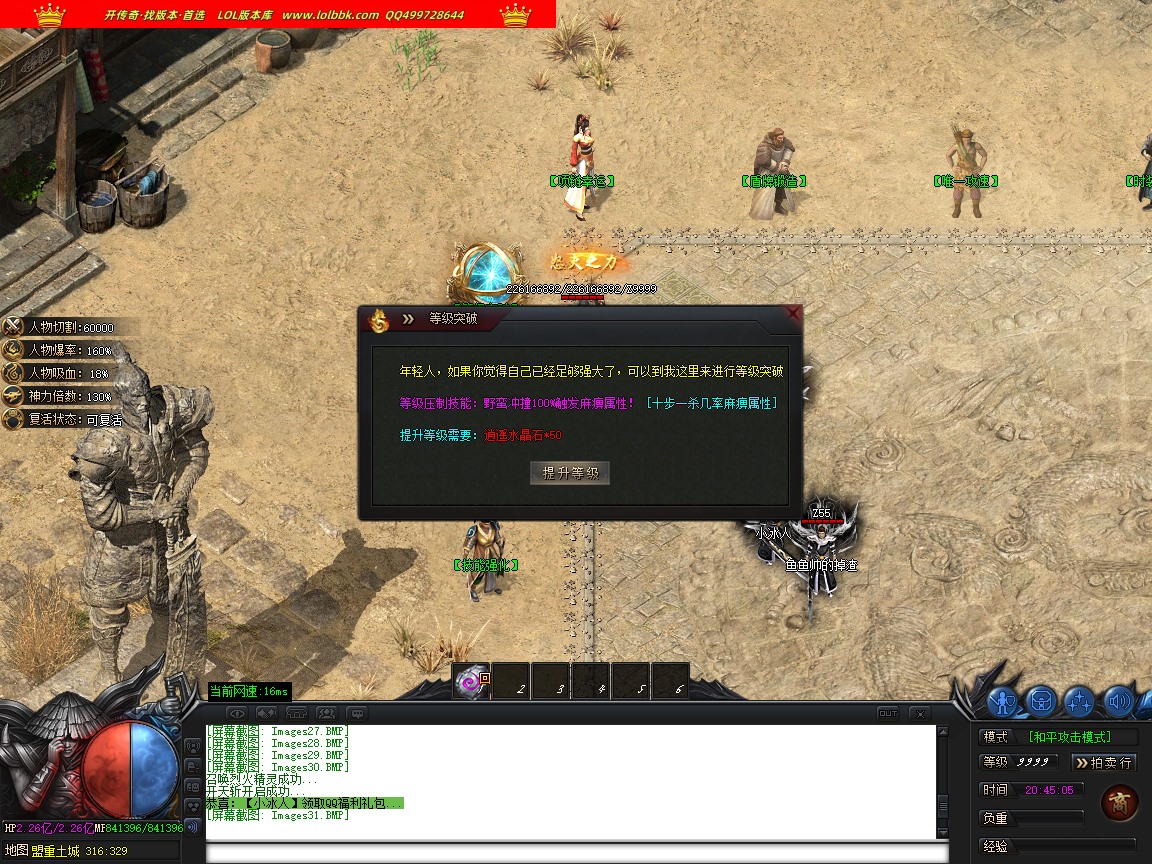Click the 提升等级 level-up button
Screen dimensions: 1152x864
tap(570, 473)
